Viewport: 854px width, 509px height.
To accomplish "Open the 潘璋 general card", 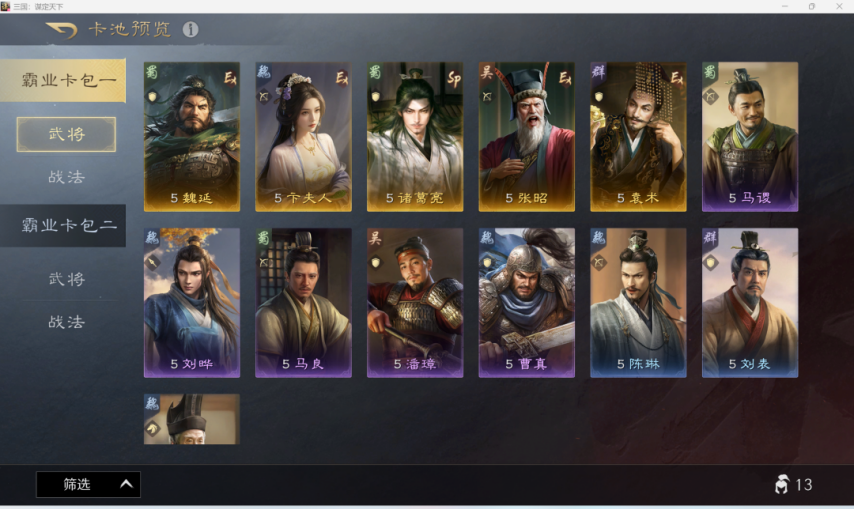I will [x=415, y=302].
